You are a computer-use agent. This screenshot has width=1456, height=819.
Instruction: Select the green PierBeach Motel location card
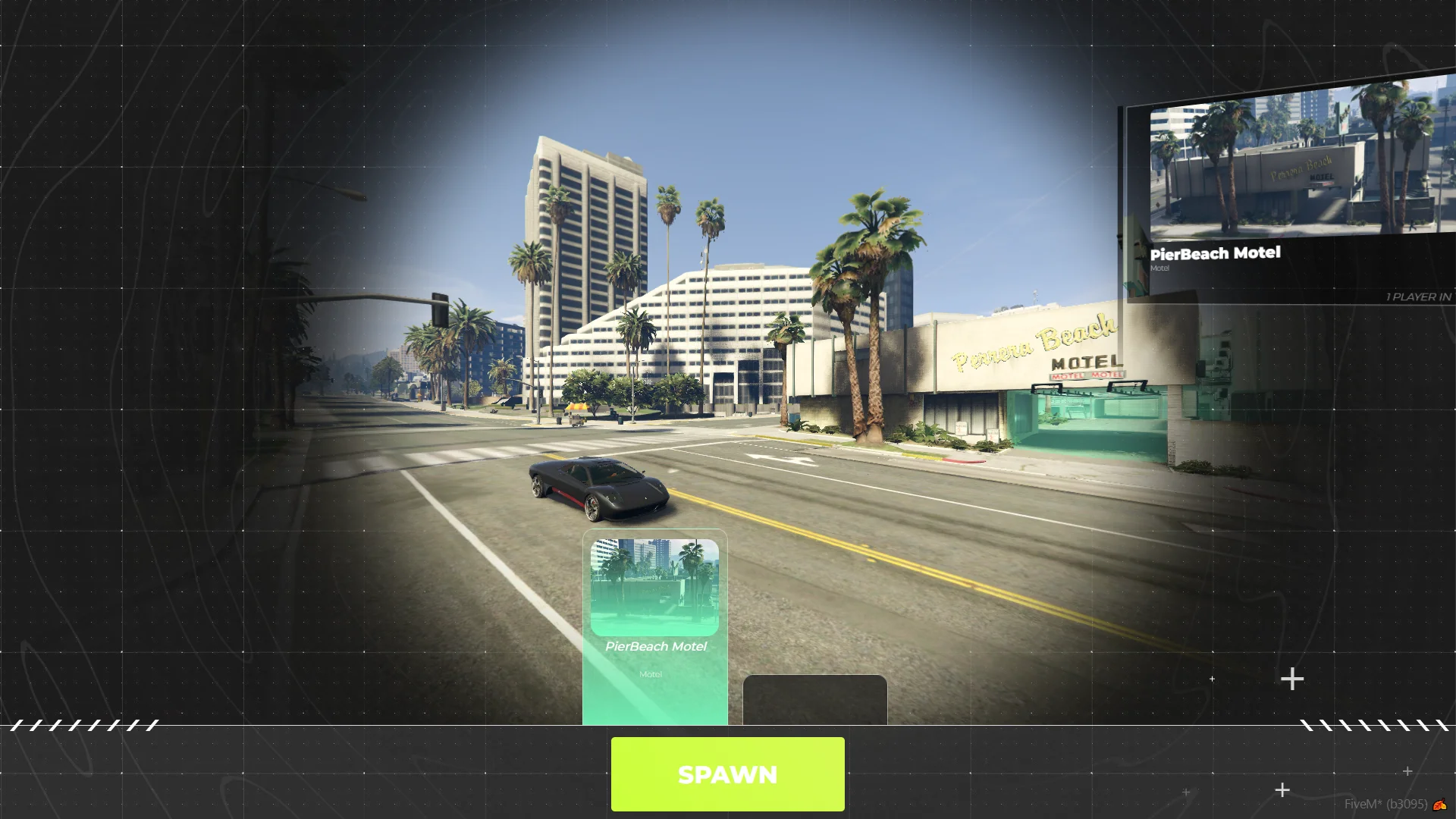pos(654,626)
